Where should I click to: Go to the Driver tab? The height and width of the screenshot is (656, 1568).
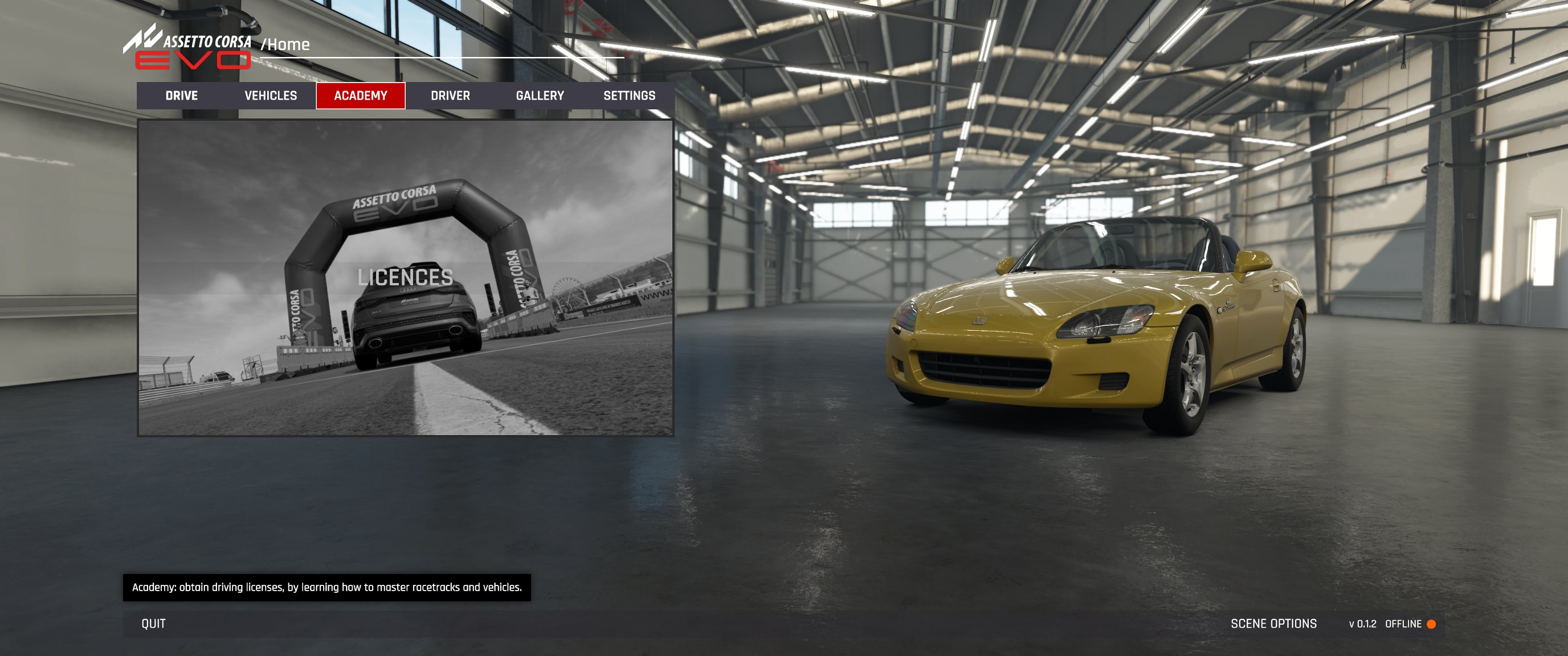[x=450, y=96]
